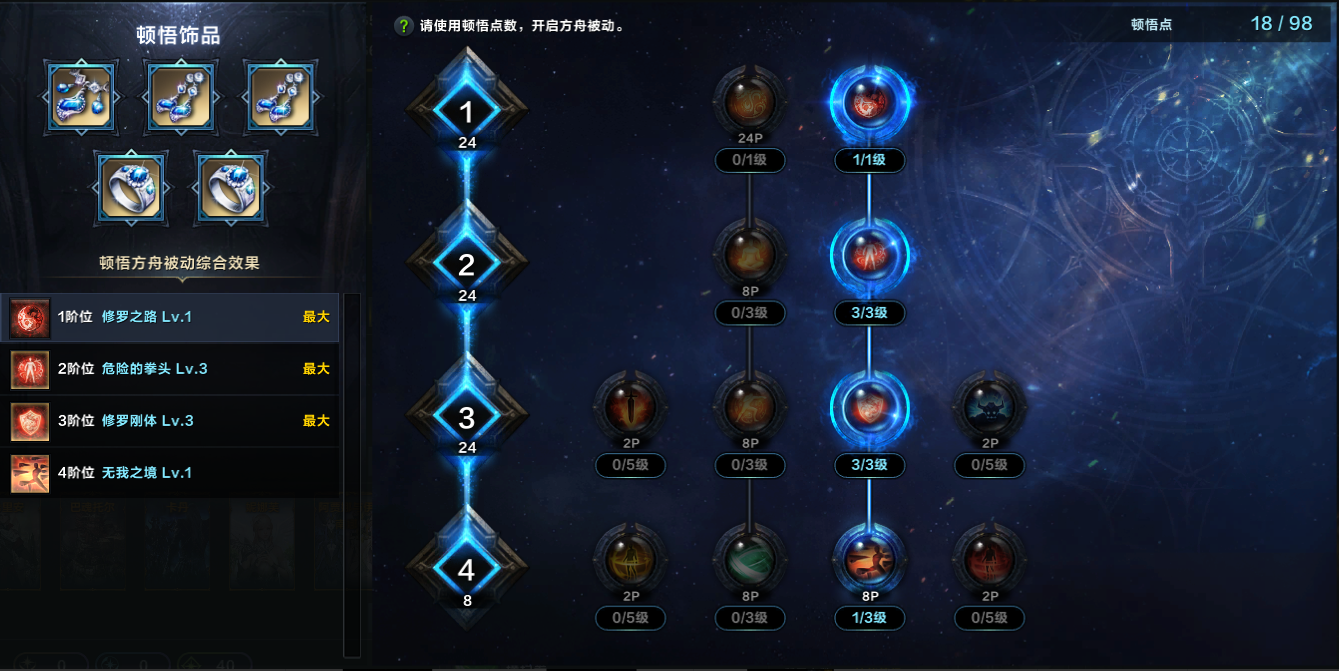
Task: Select the tier 2 diamond marker
Action: pyautogui.click(x=466, y=264)
